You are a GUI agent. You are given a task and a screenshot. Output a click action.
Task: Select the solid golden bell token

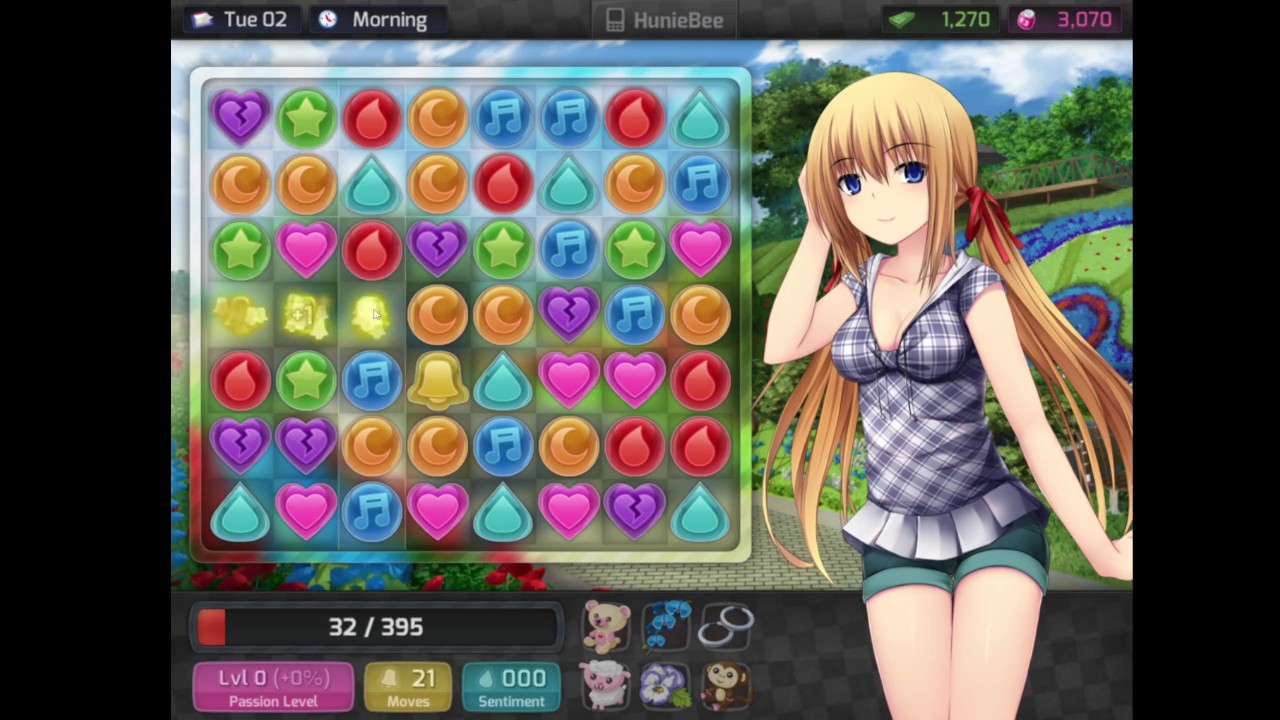tap(437, 380)
